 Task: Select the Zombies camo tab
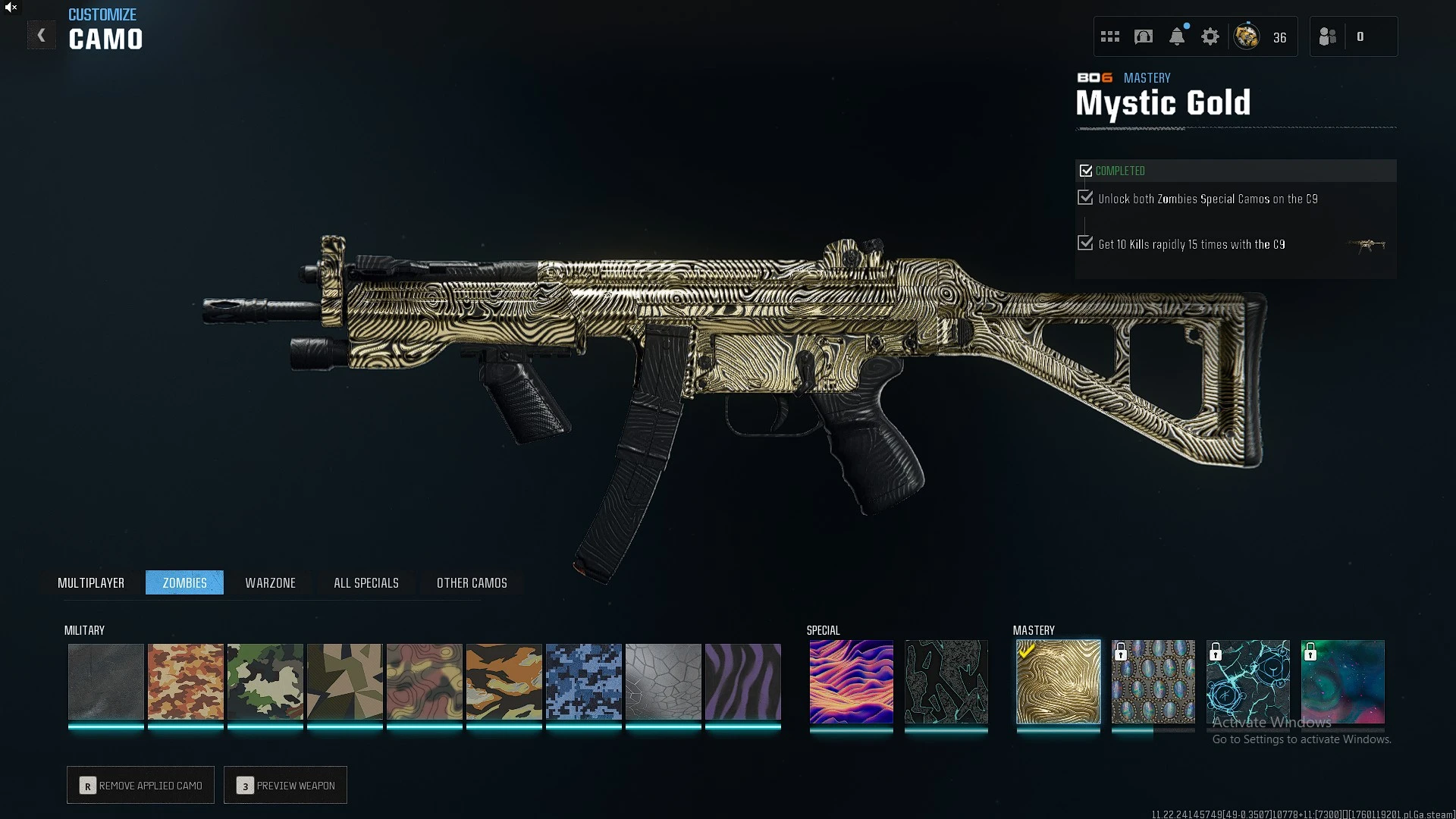pyautogui.click(x=184, y=582)
